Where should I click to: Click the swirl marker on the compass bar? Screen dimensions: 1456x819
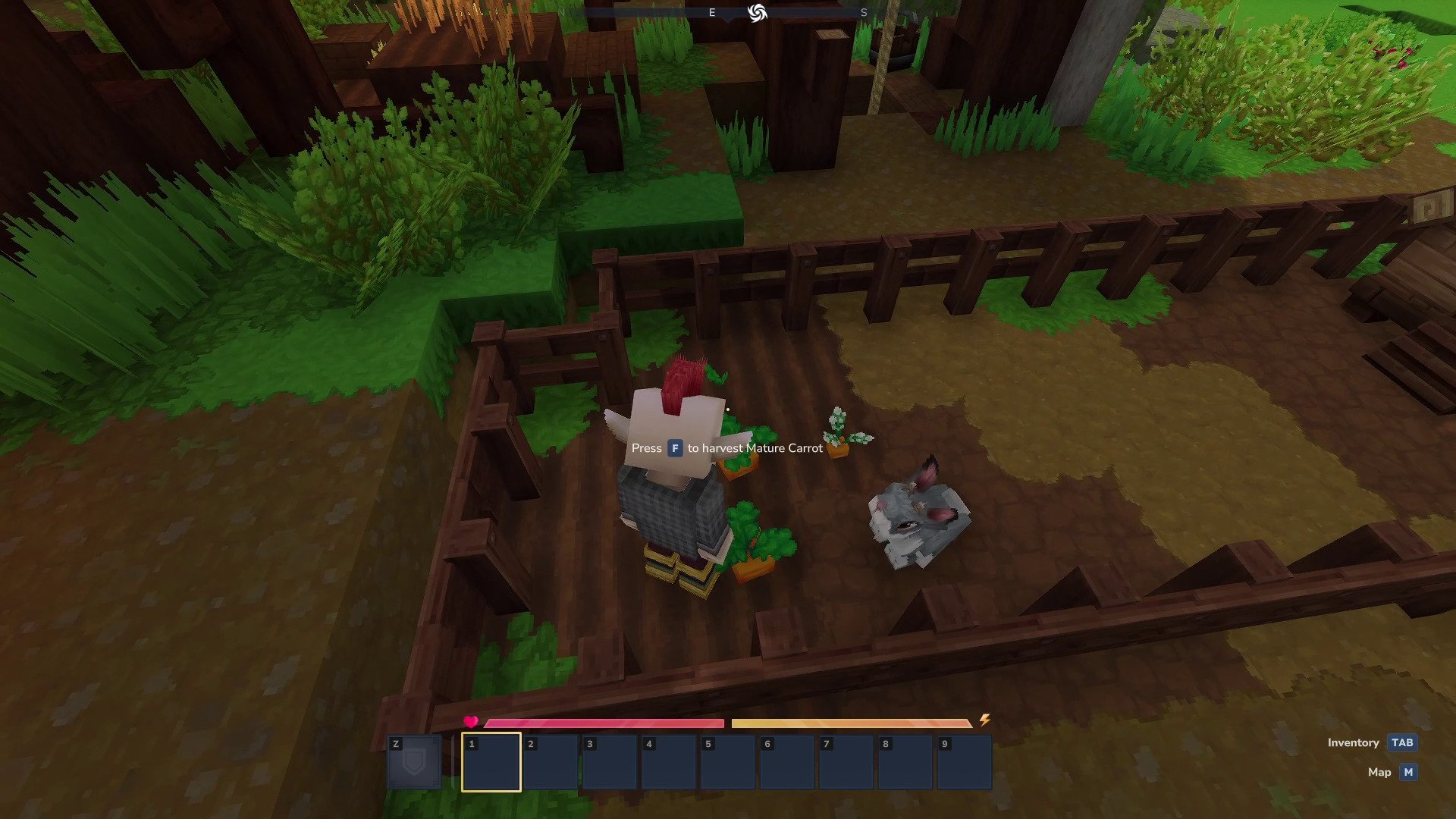[757, 13]
